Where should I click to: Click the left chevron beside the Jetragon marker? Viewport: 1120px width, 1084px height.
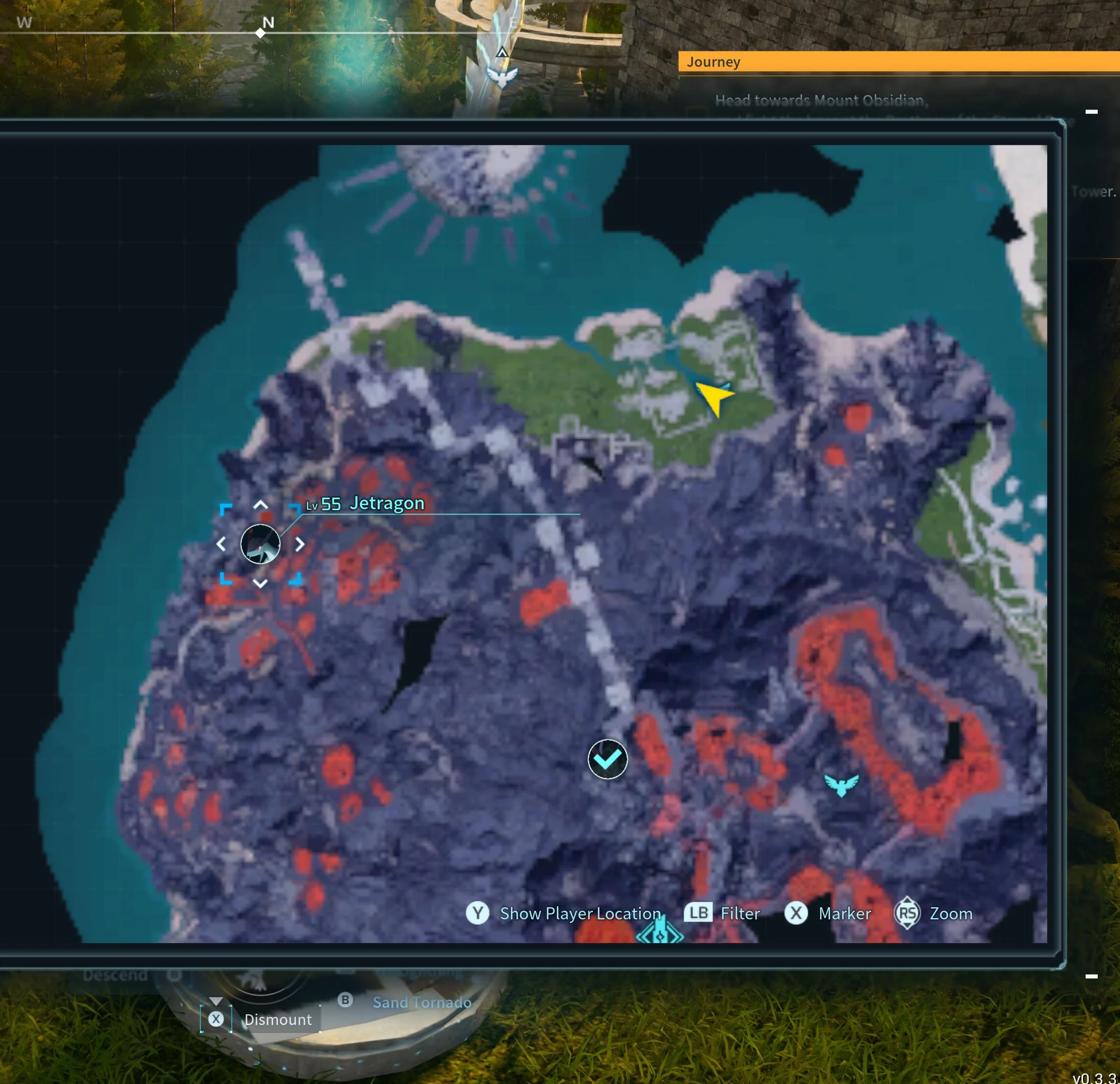222,545
